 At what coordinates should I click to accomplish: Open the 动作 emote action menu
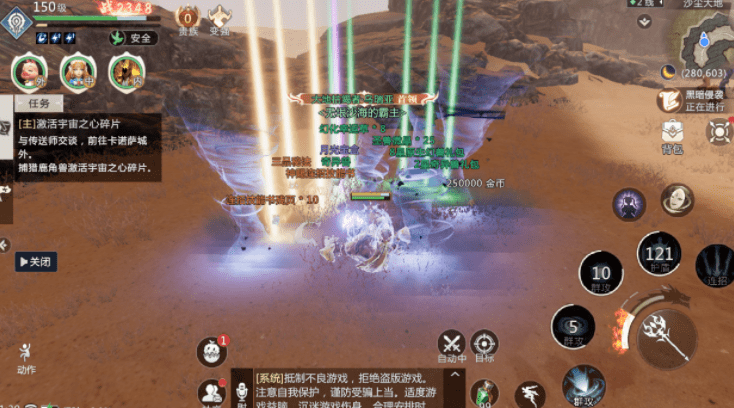tap(26, 357)
